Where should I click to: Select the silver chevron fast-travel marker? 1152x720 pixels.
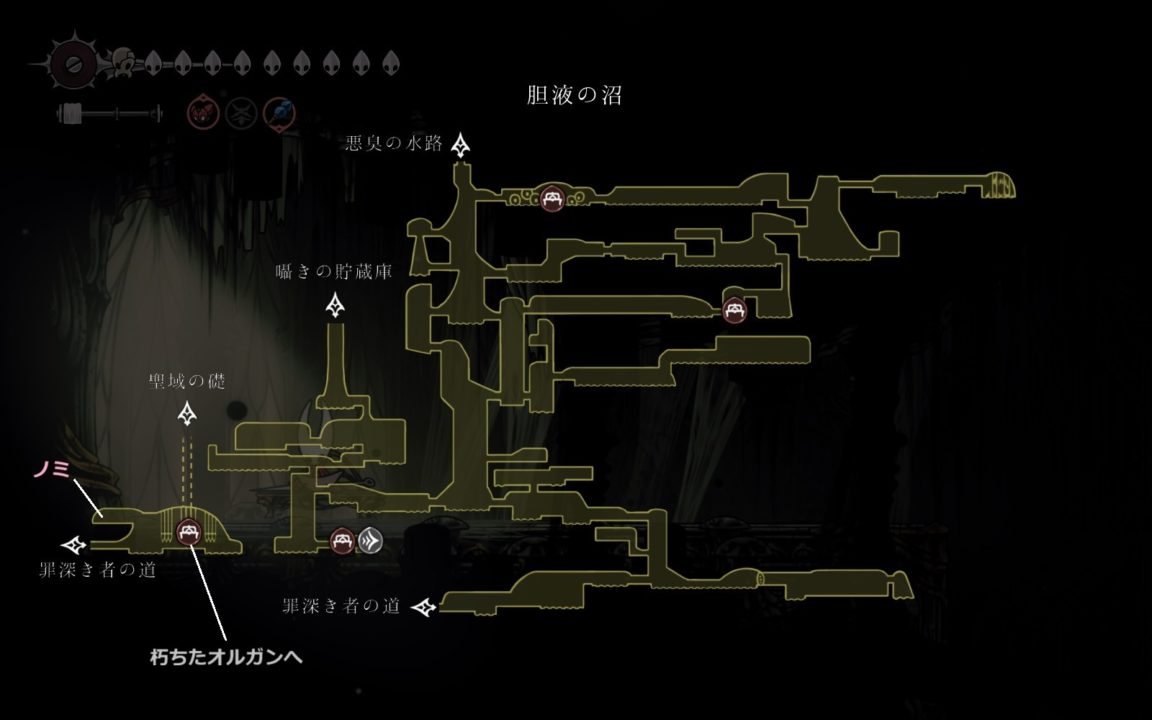pyautogui.click(x=370, y=541)
